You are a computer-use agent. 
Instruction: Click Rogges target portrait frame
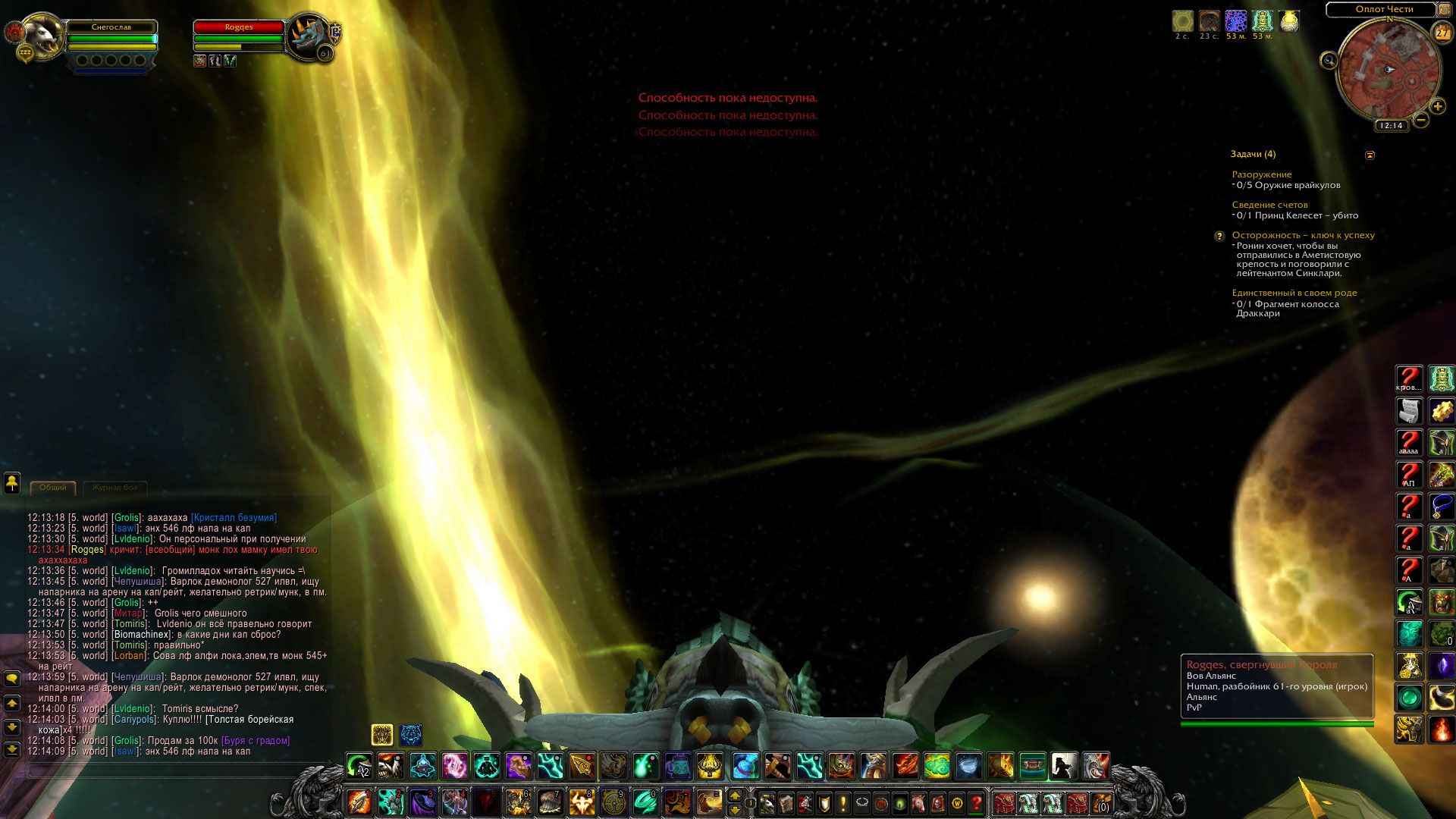click(x=309, y=35)
